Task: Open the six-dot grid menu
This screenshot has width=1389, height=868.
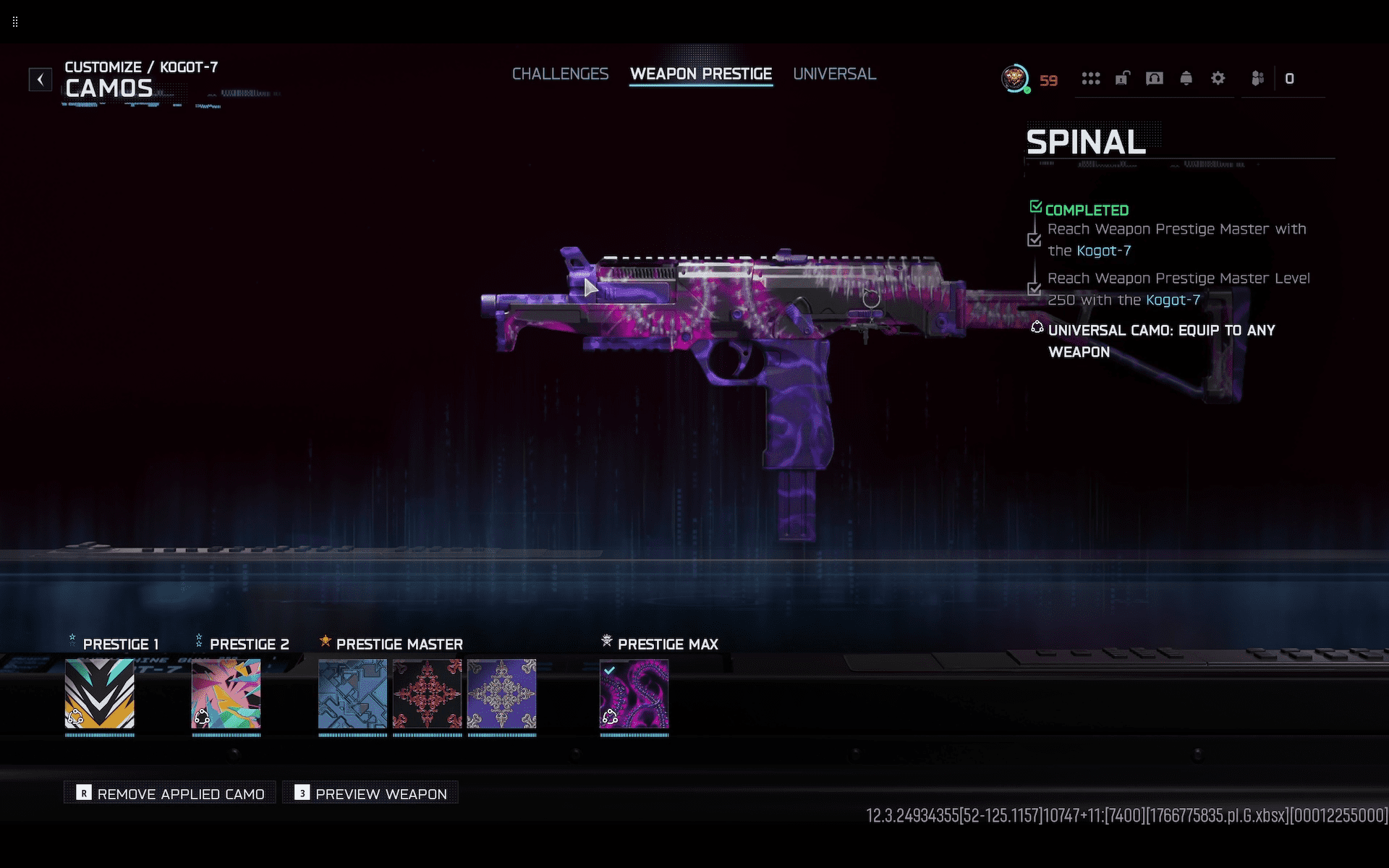Action: (x=1091, y=79)
